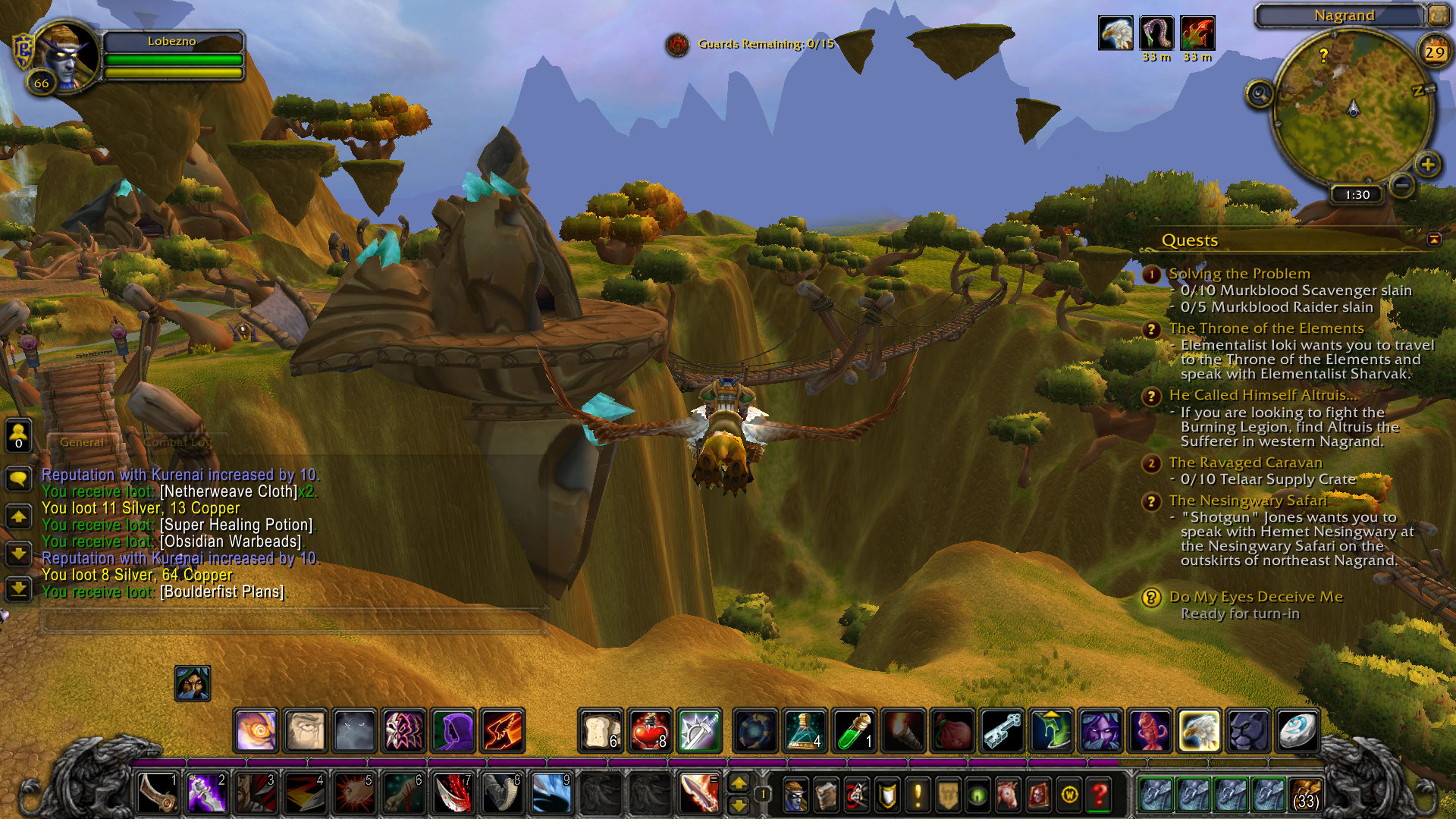The width and height of the screenshot is (1456, 819).
Task: Open the red question mark help button
Action: tap(1099, 795)
